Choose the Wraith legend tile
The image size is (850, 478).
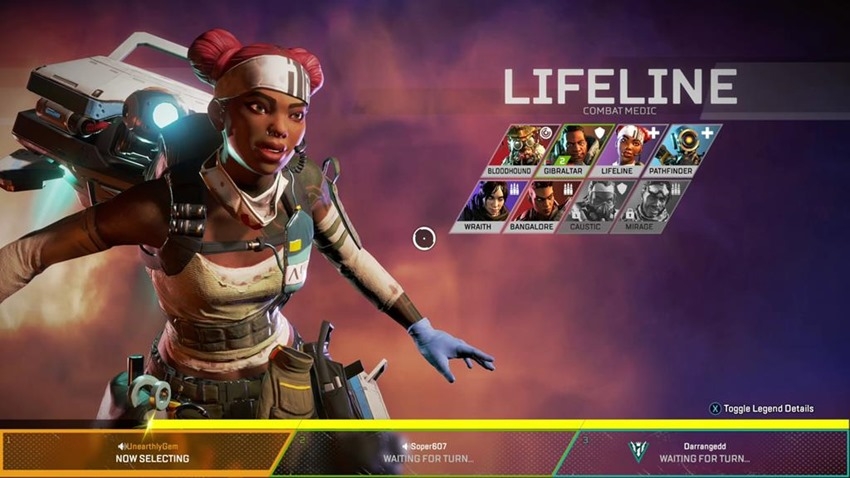[x=483, y=203]
